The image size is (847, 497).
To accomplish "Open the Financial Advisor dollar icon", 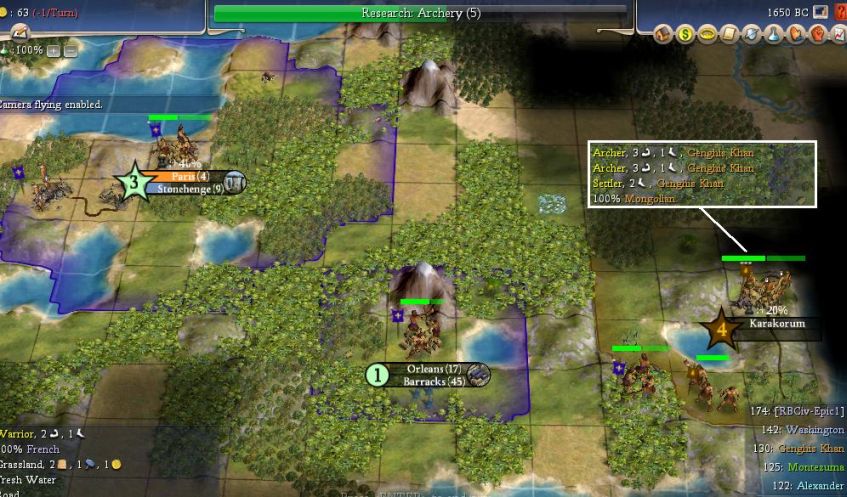I will (686, 35).
